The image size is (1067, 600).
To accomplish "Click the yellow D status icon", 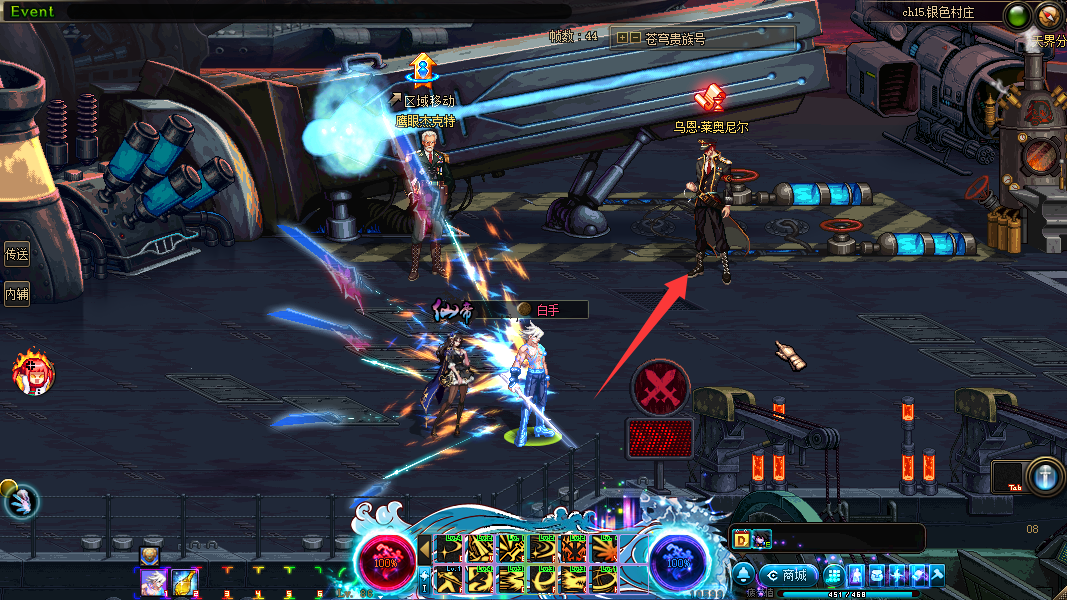I will tap(742, 539).
